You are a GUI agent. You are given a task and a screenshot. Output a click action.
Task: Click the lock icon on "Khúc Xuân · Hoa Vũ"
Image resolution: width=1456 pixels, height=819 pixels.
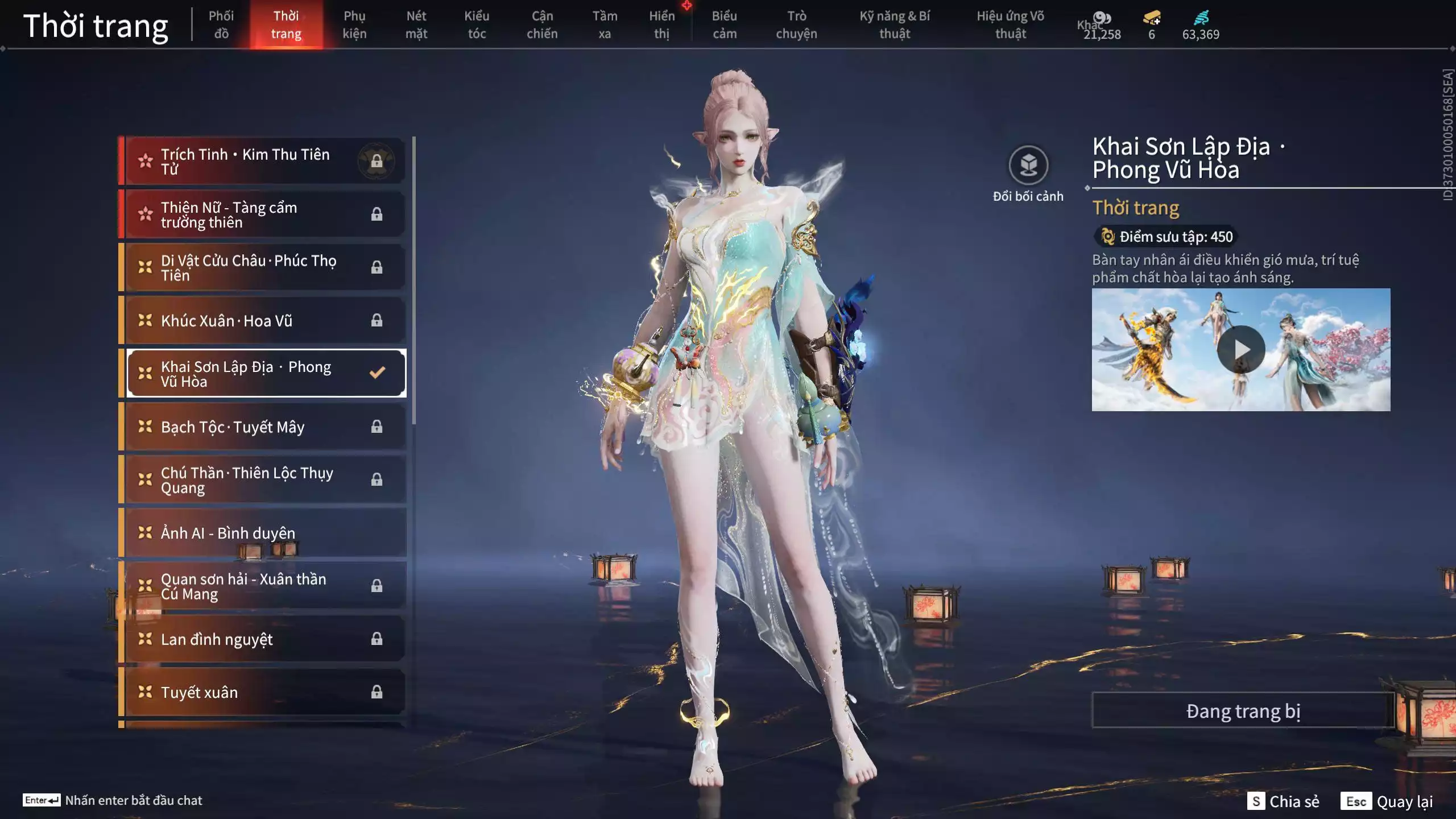point(377,320)
